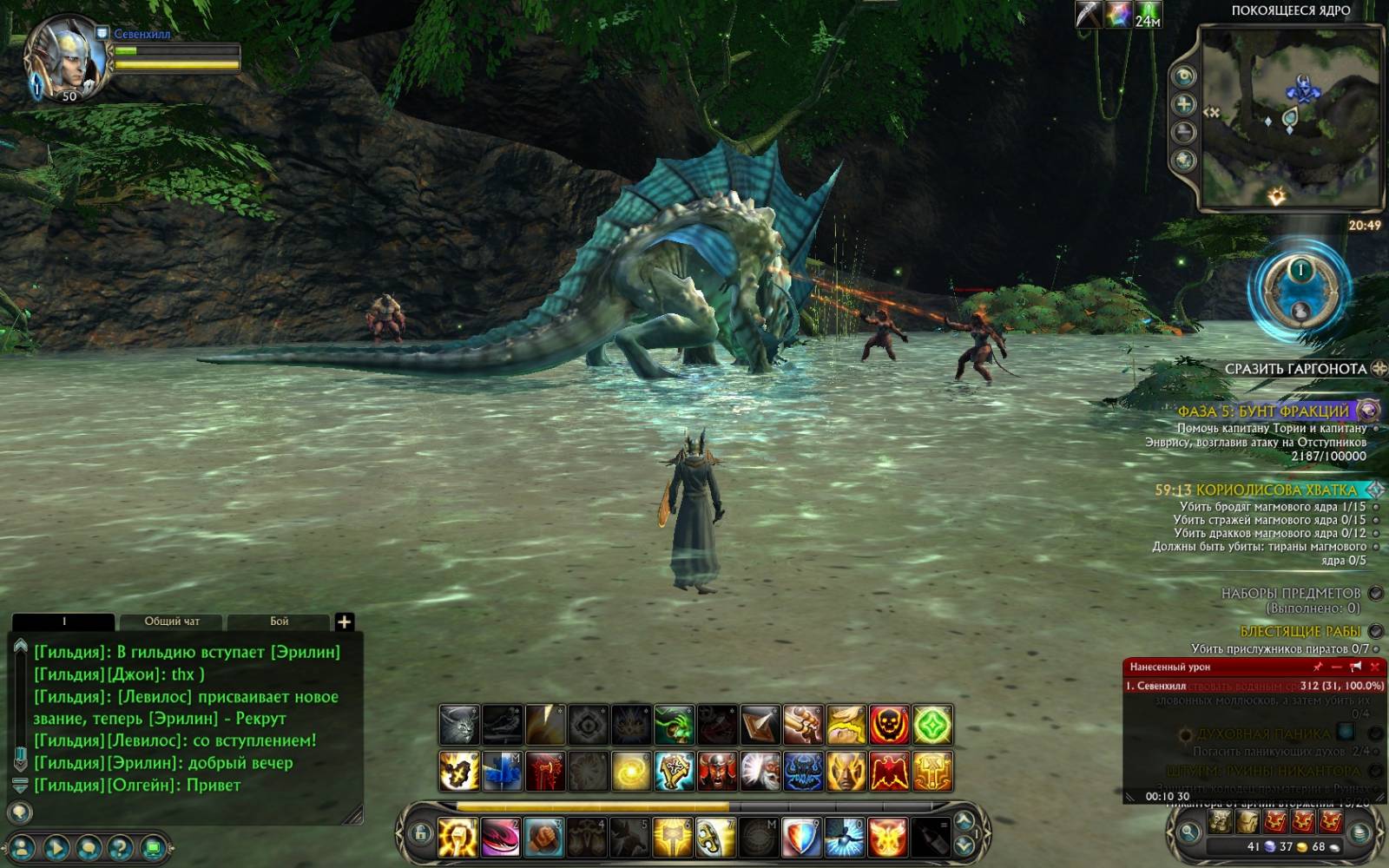Select the Севенхилл player portrait
The width and height of the screenshot is (1389, 868).
click(x=64, y=59)
